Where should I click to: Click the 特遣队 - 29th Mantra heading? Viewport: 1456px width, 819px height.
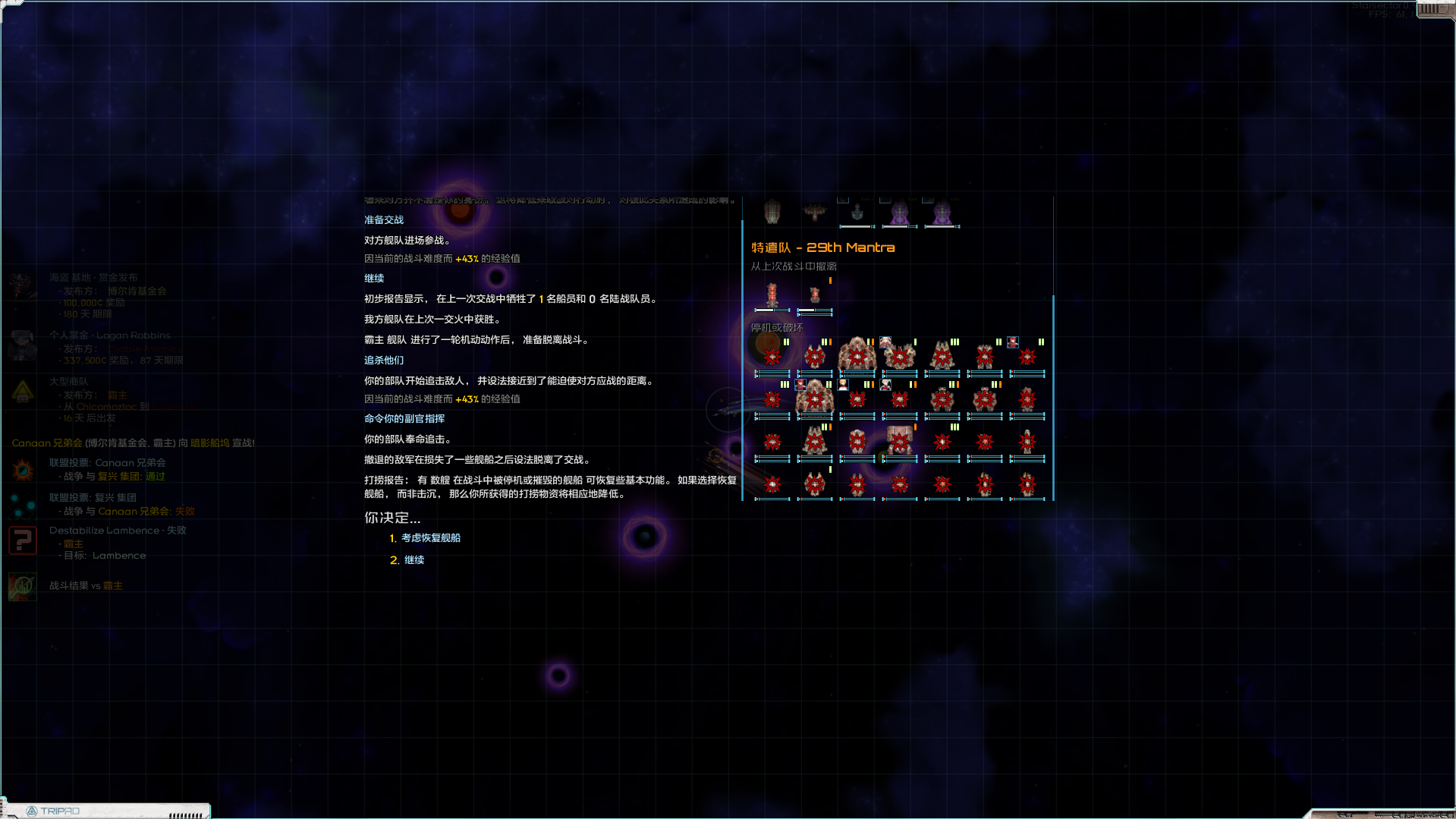tap(822, 247)
